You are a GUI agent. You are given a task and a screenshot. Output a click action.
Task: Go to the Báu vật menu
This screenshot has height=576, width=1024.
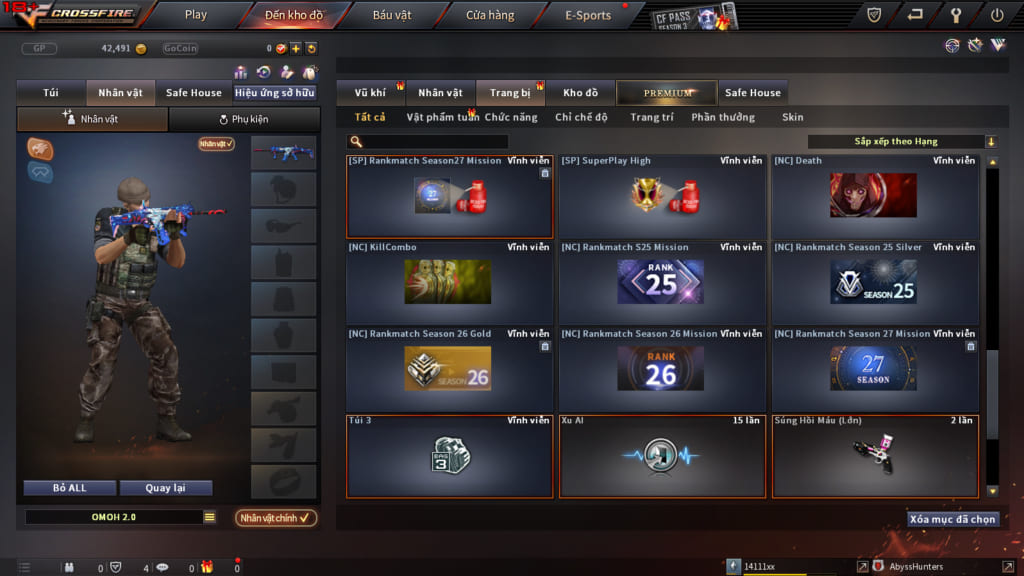[392, 15]
